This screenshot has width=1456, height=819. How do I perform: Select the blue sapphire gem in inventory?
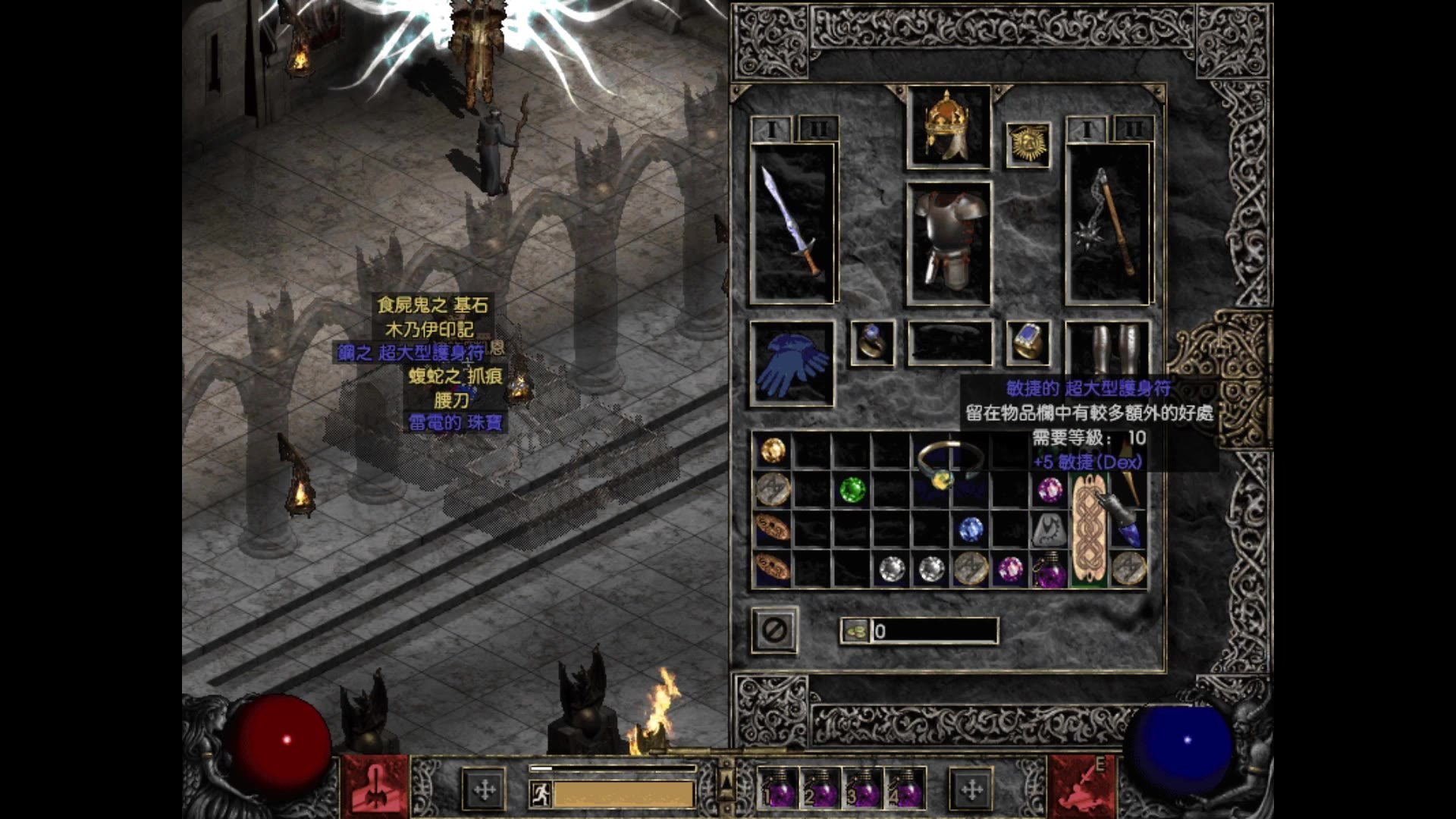971,529
